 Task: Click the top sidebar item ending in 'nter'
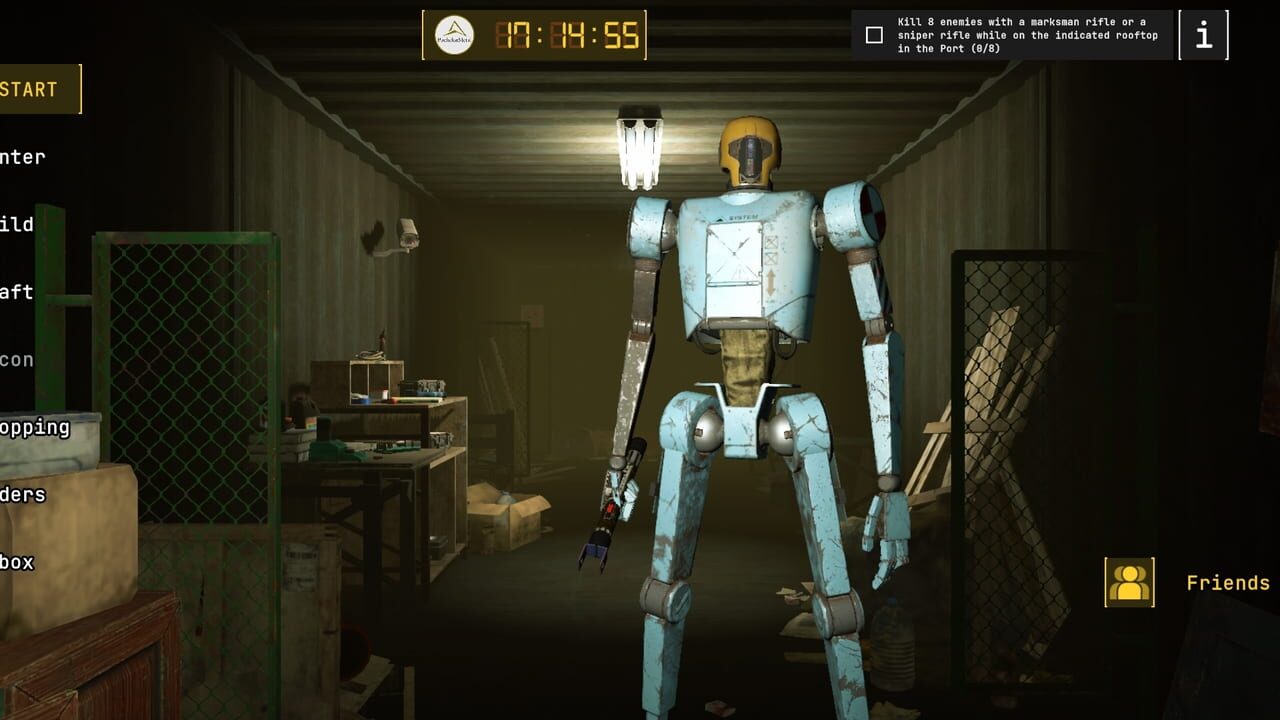coord(24,156)
